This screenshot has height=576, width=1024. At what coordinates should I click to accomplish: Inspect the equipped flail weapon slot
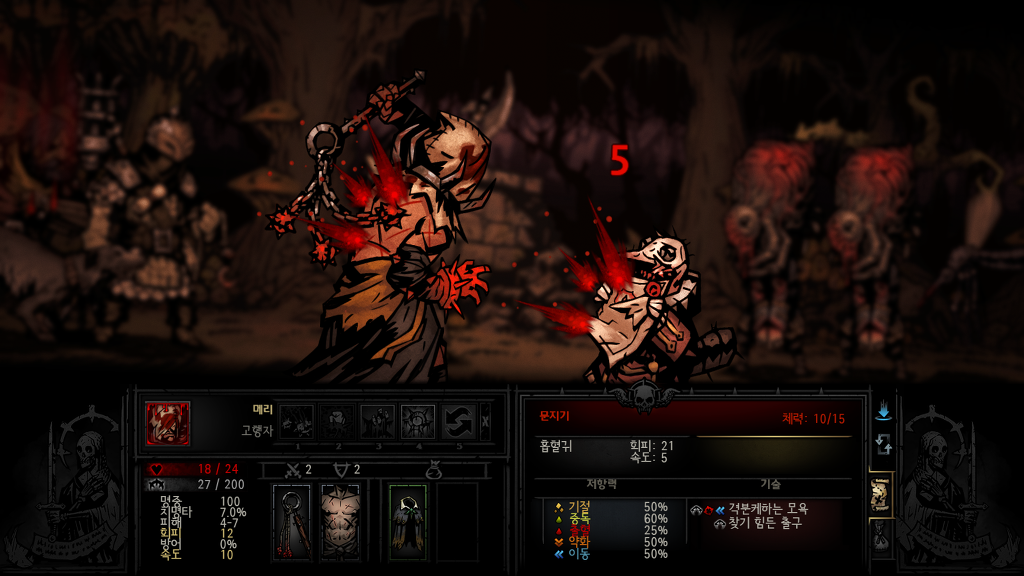pos(292,521)
